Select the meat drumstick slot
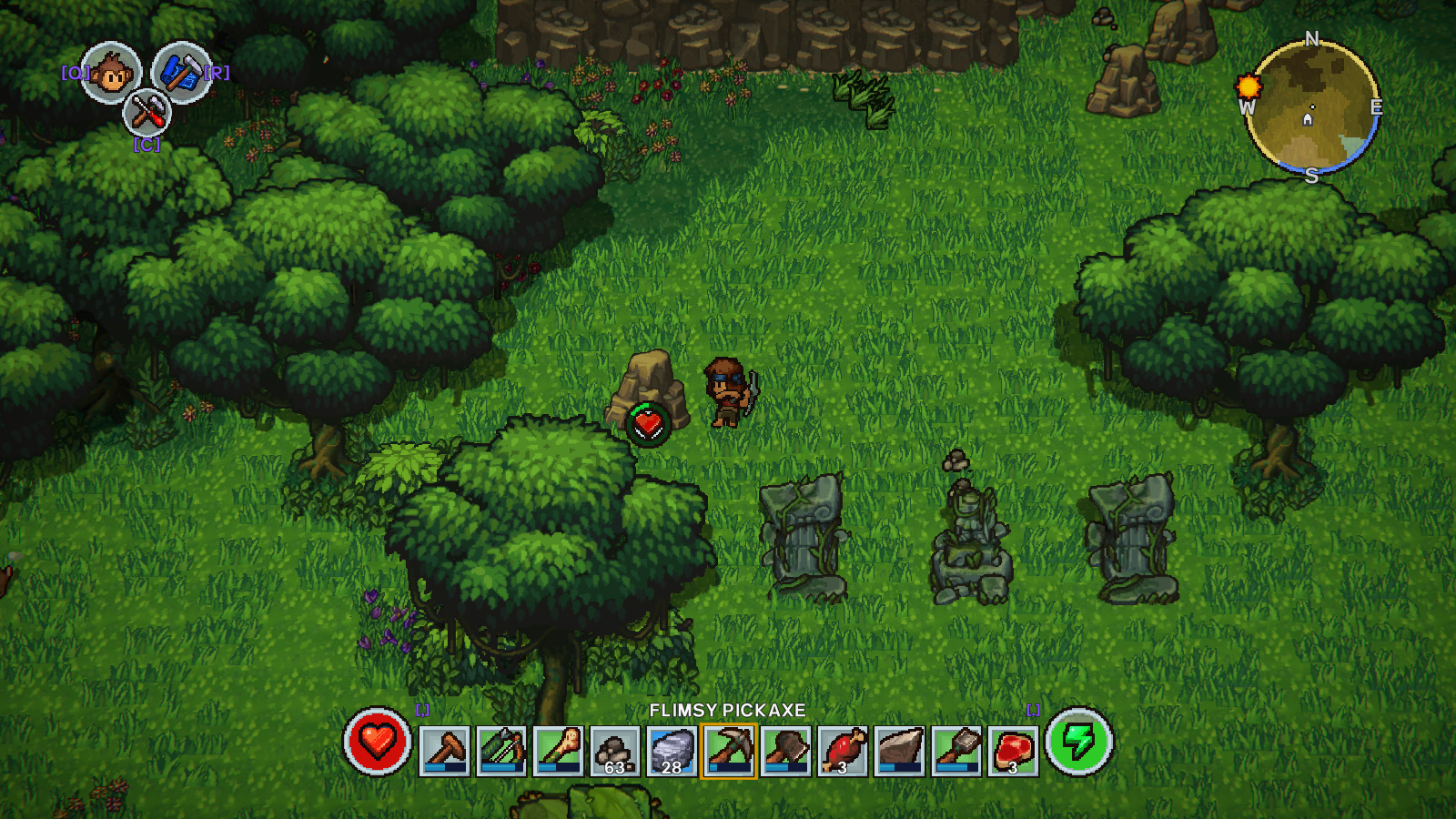This screenshot has width=1456, height=819. click(842, 751)
